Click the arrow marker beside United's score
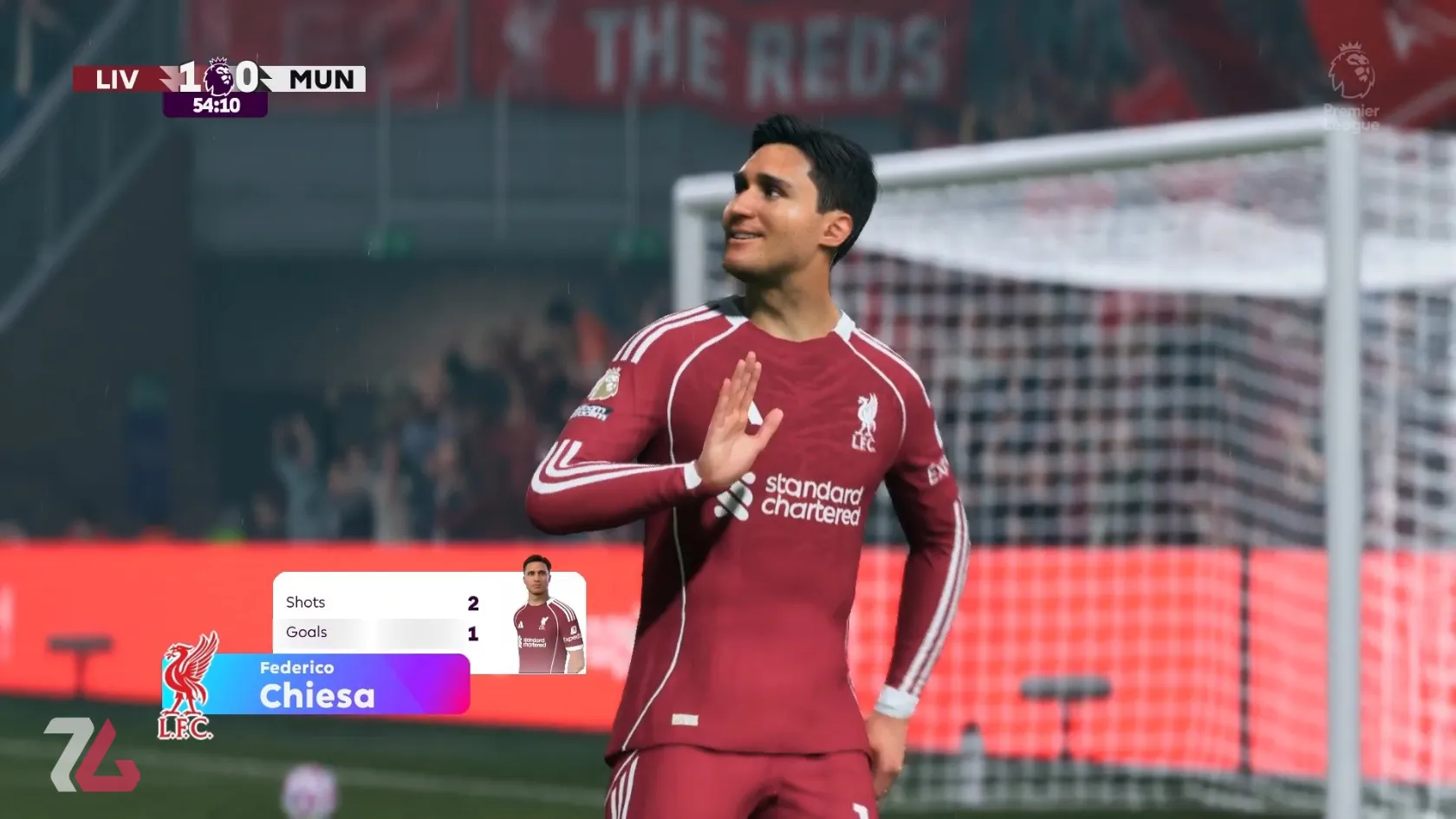The image size is (1456, 819). click(265, 79)
